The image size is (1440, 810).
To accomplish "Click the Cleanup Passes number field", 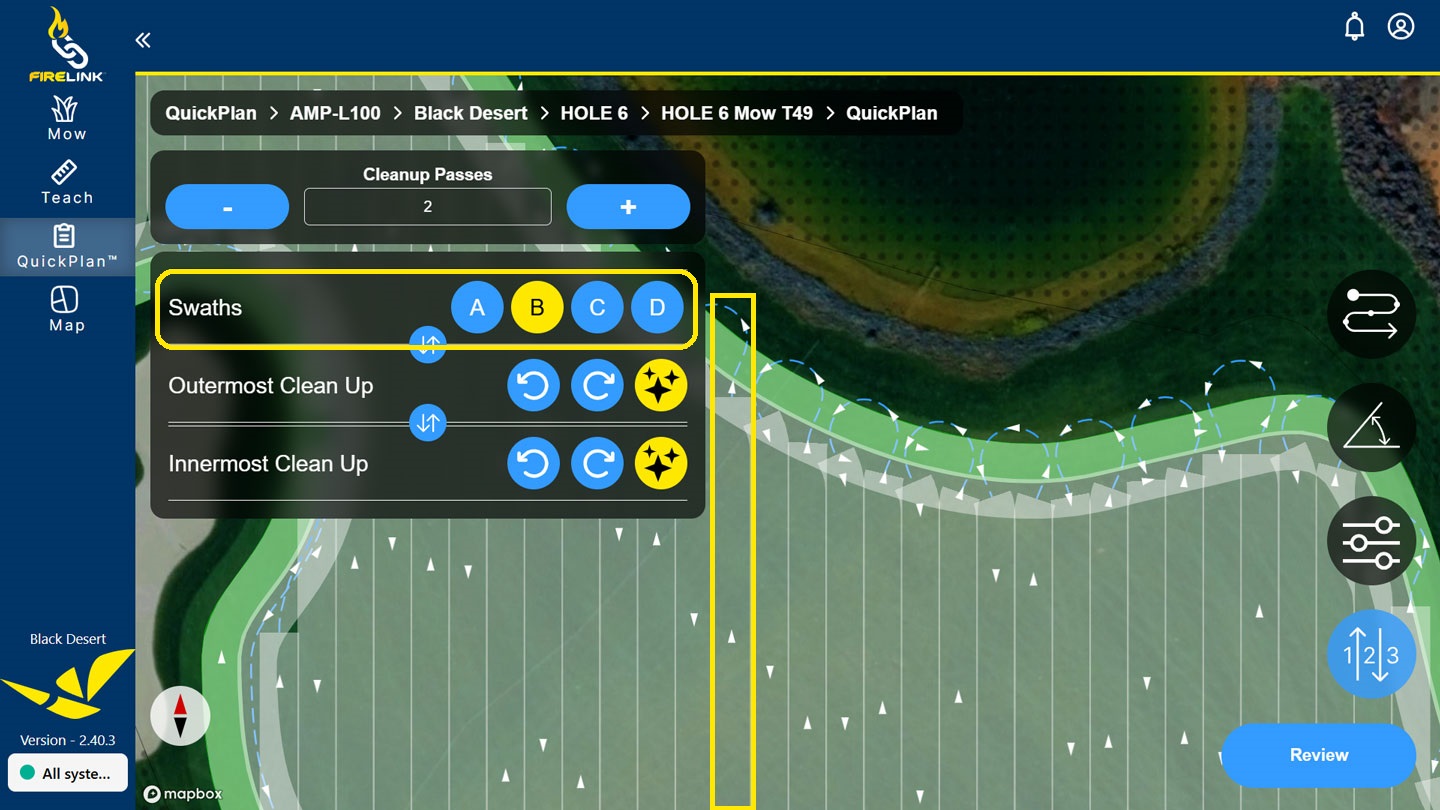I will tap(428, 207).
